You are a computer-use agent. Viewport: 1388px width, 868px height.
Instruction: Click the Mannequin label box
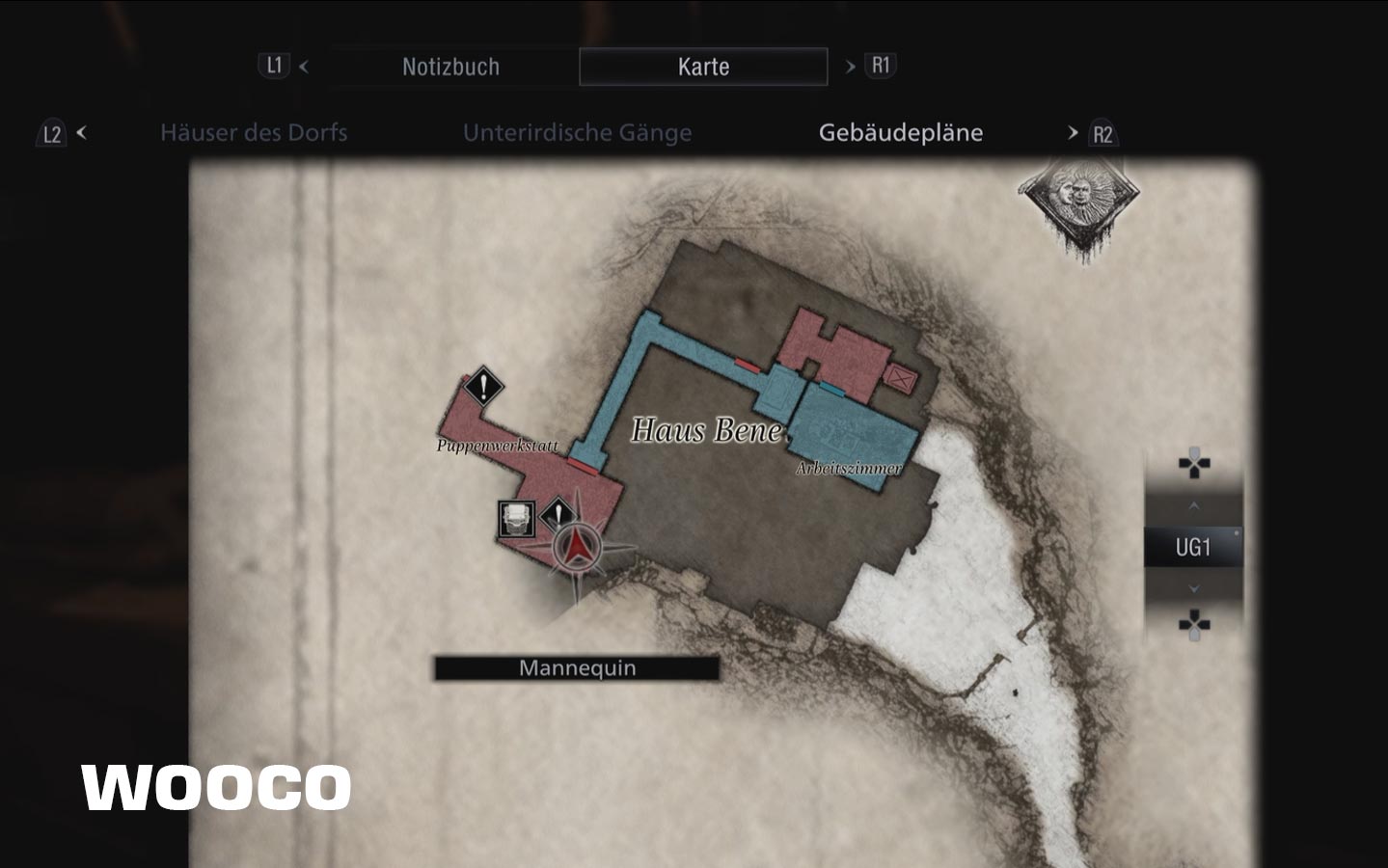point(577,668)
